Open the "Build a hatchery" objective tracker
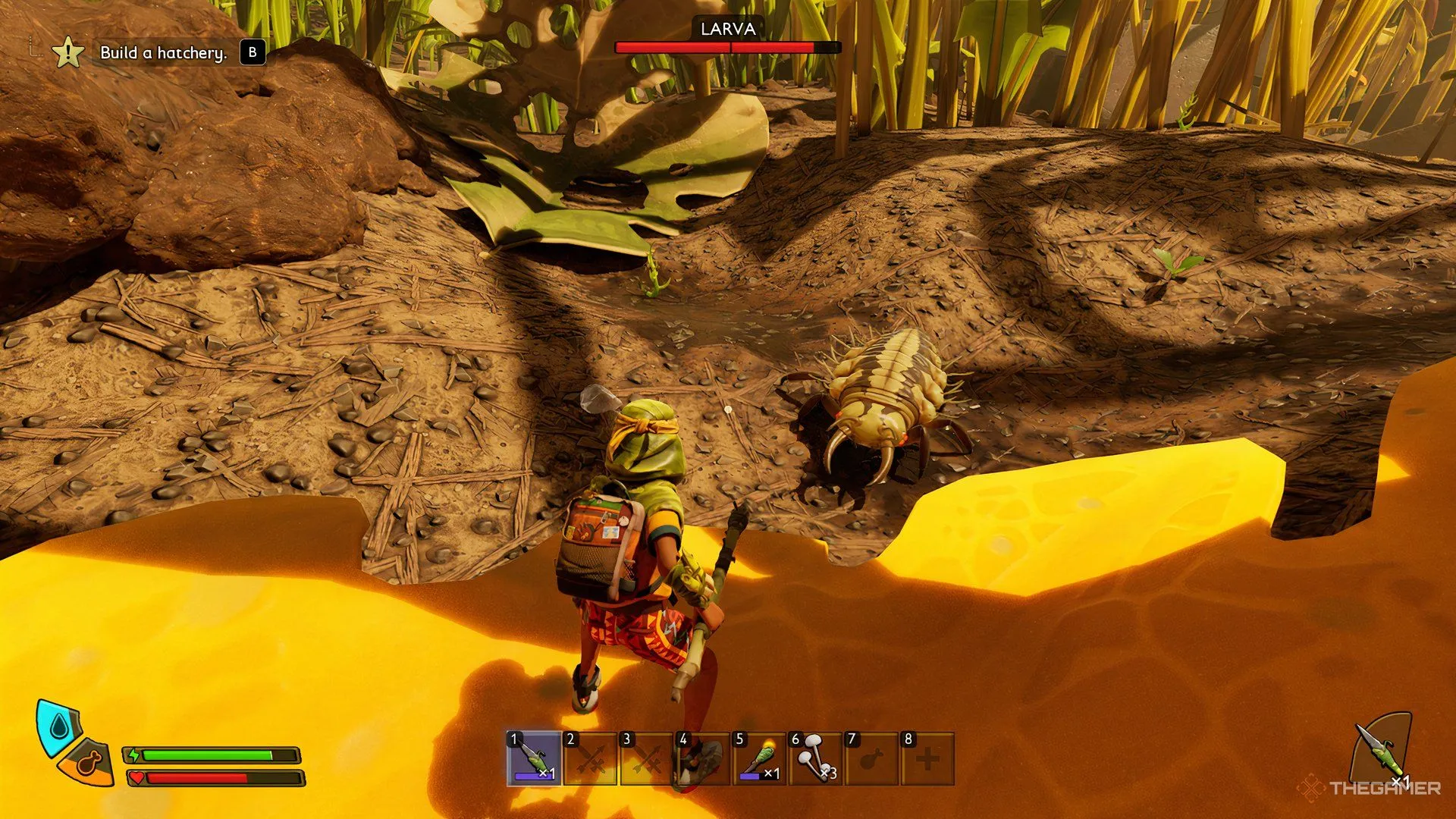This screenshot has width=1456, height=819. click(x=163, y=53)
